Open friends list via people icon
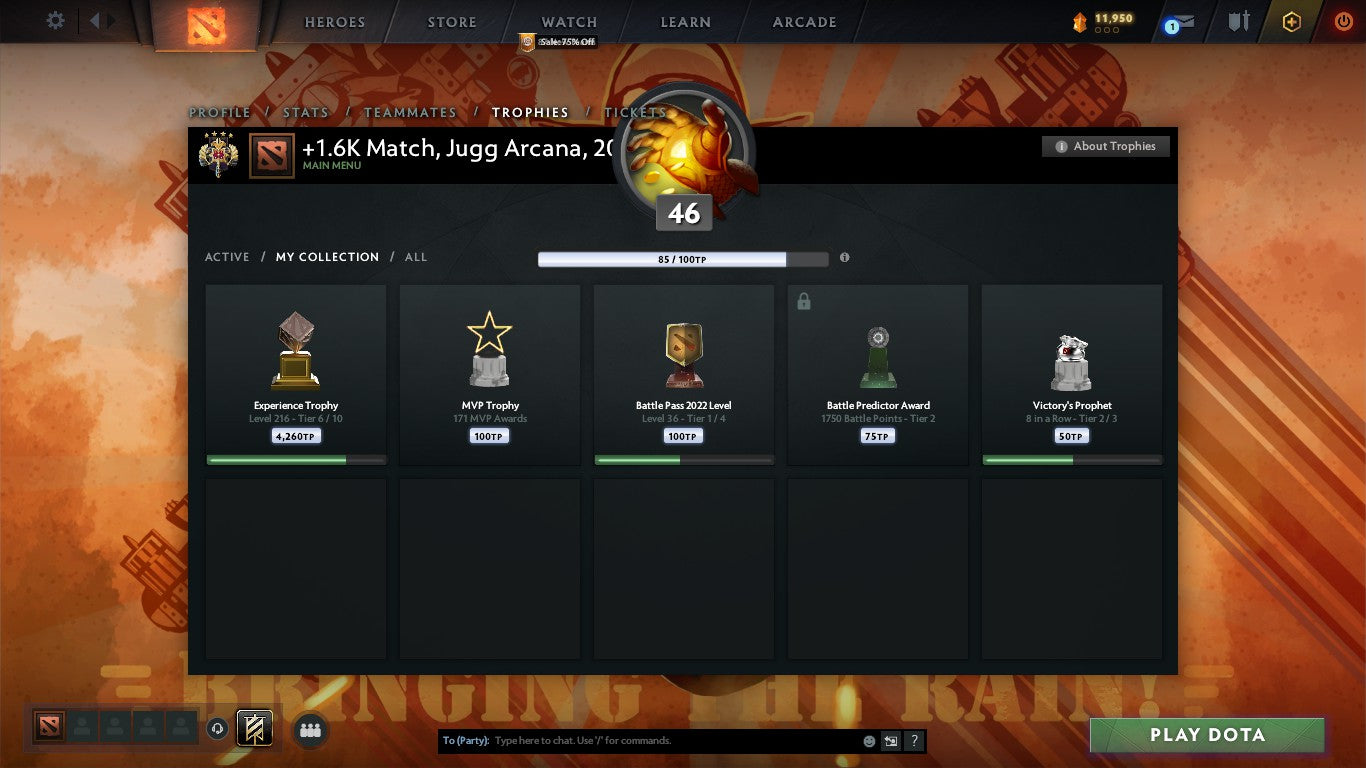Image resolution: width=1366 pixels, height=768 pixels. point(310,731)
